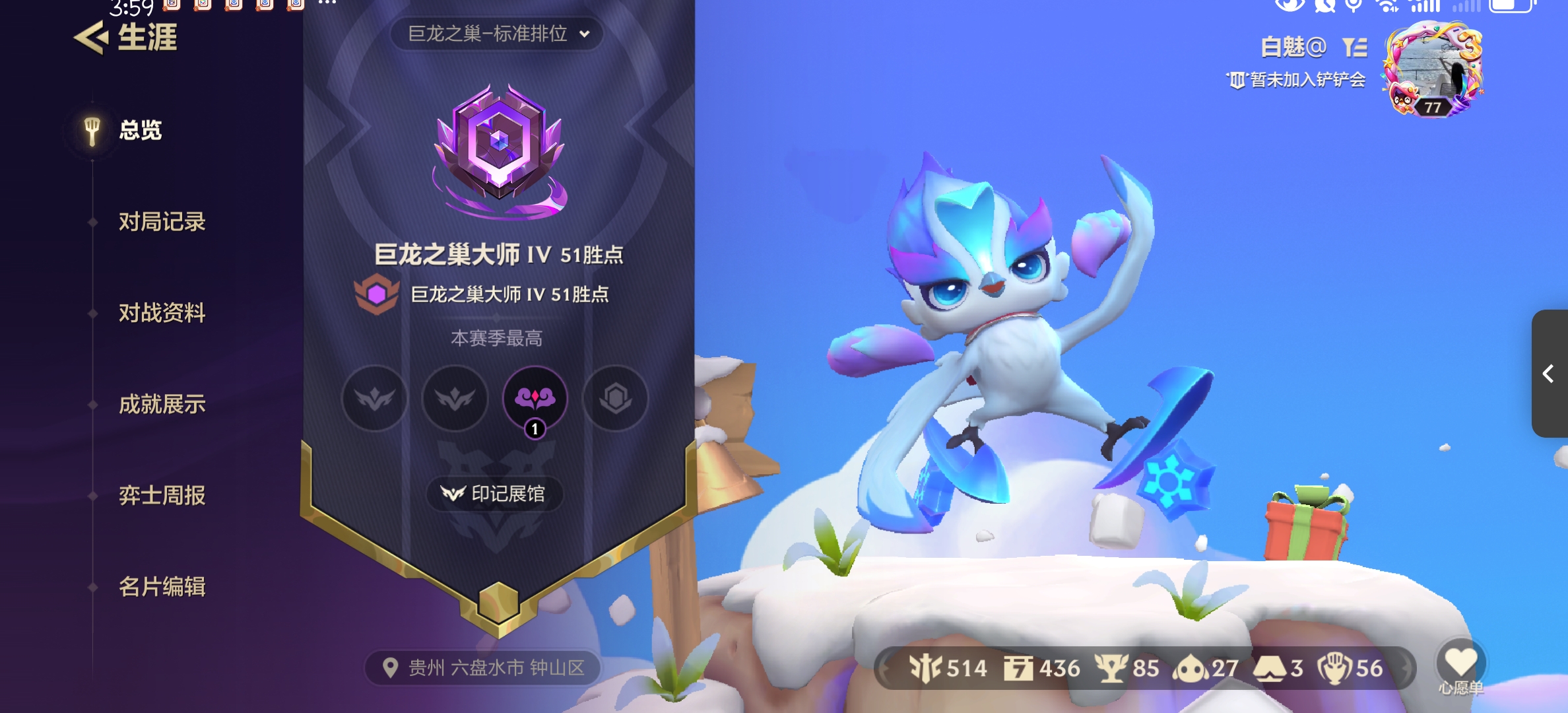View the player avatar with level 77

[1433, 69]
